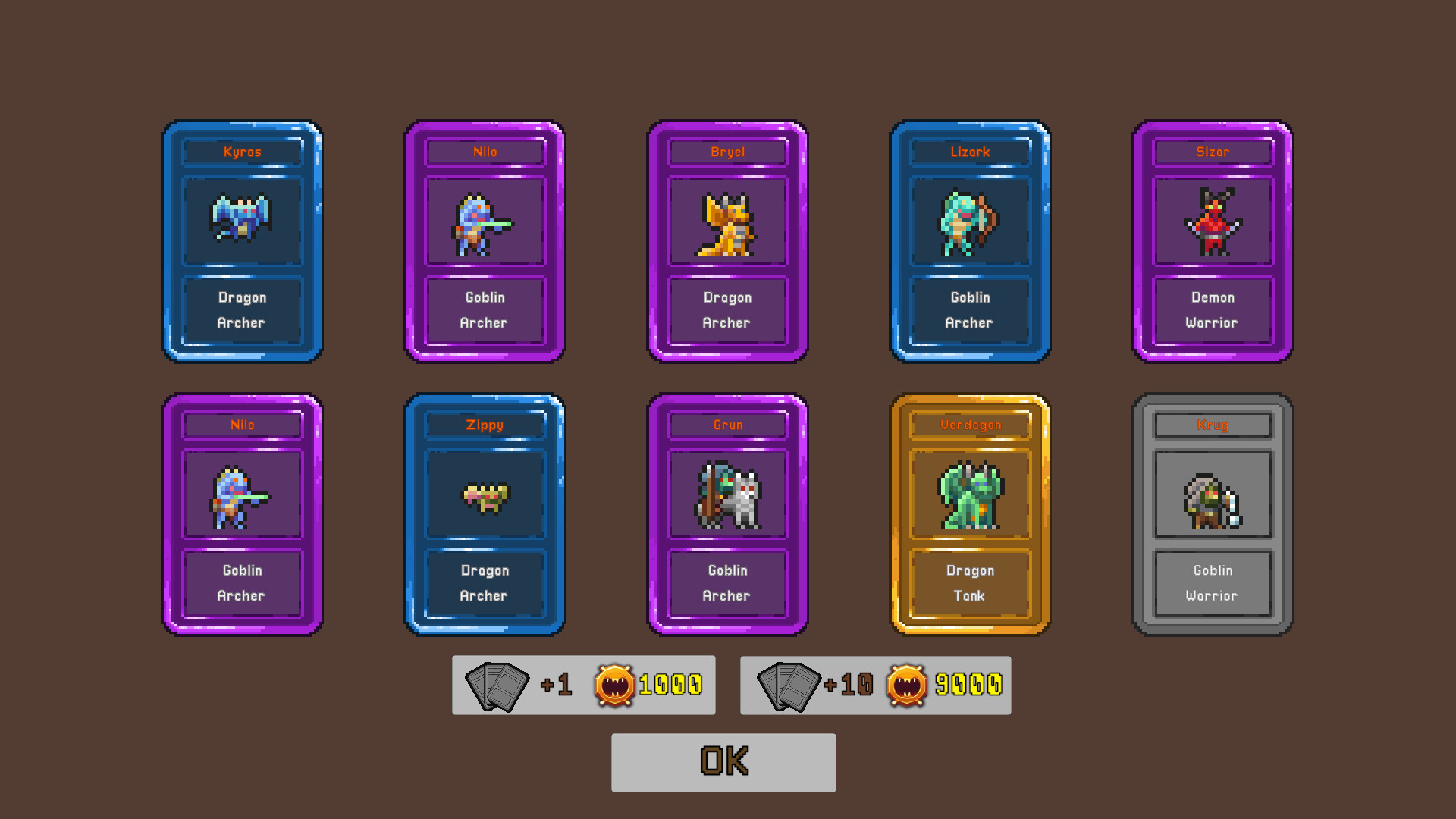1456x819 pixels.
Task: Select the Demon Warrior Sizar card
Action: pos(1212,241)
